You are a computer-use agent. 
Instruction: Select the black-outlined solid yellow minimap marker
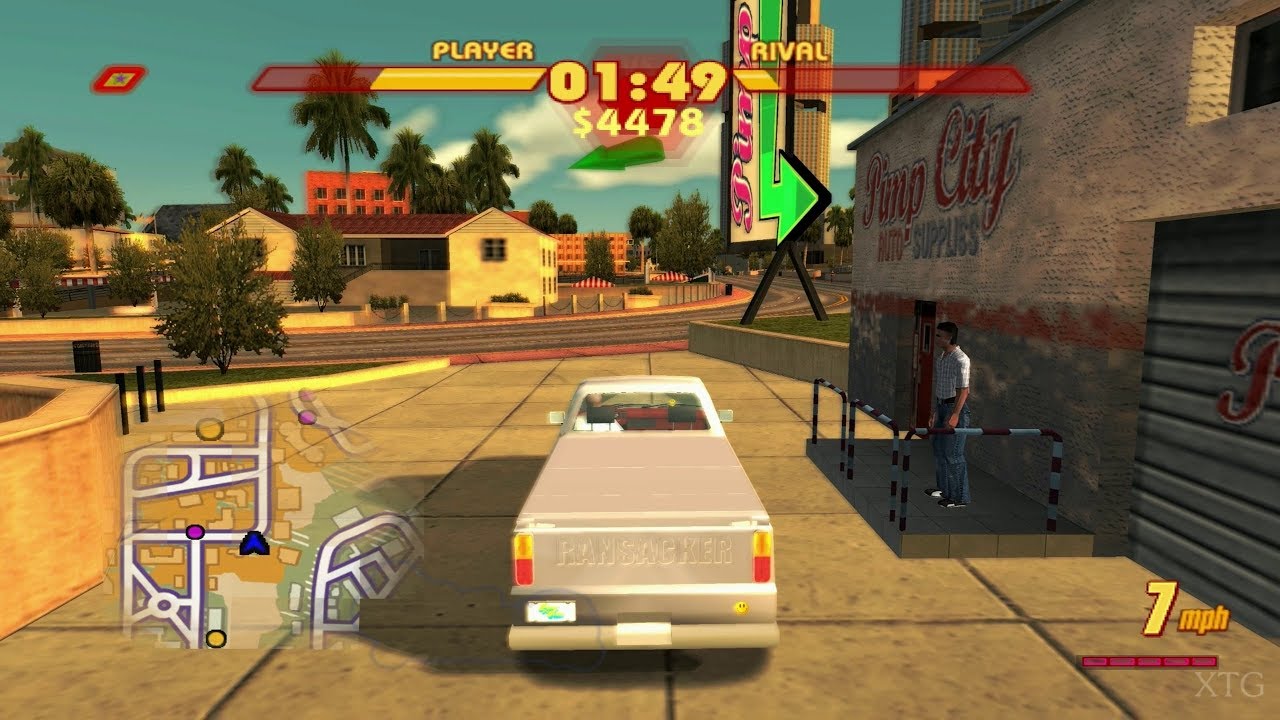[216, 639]
